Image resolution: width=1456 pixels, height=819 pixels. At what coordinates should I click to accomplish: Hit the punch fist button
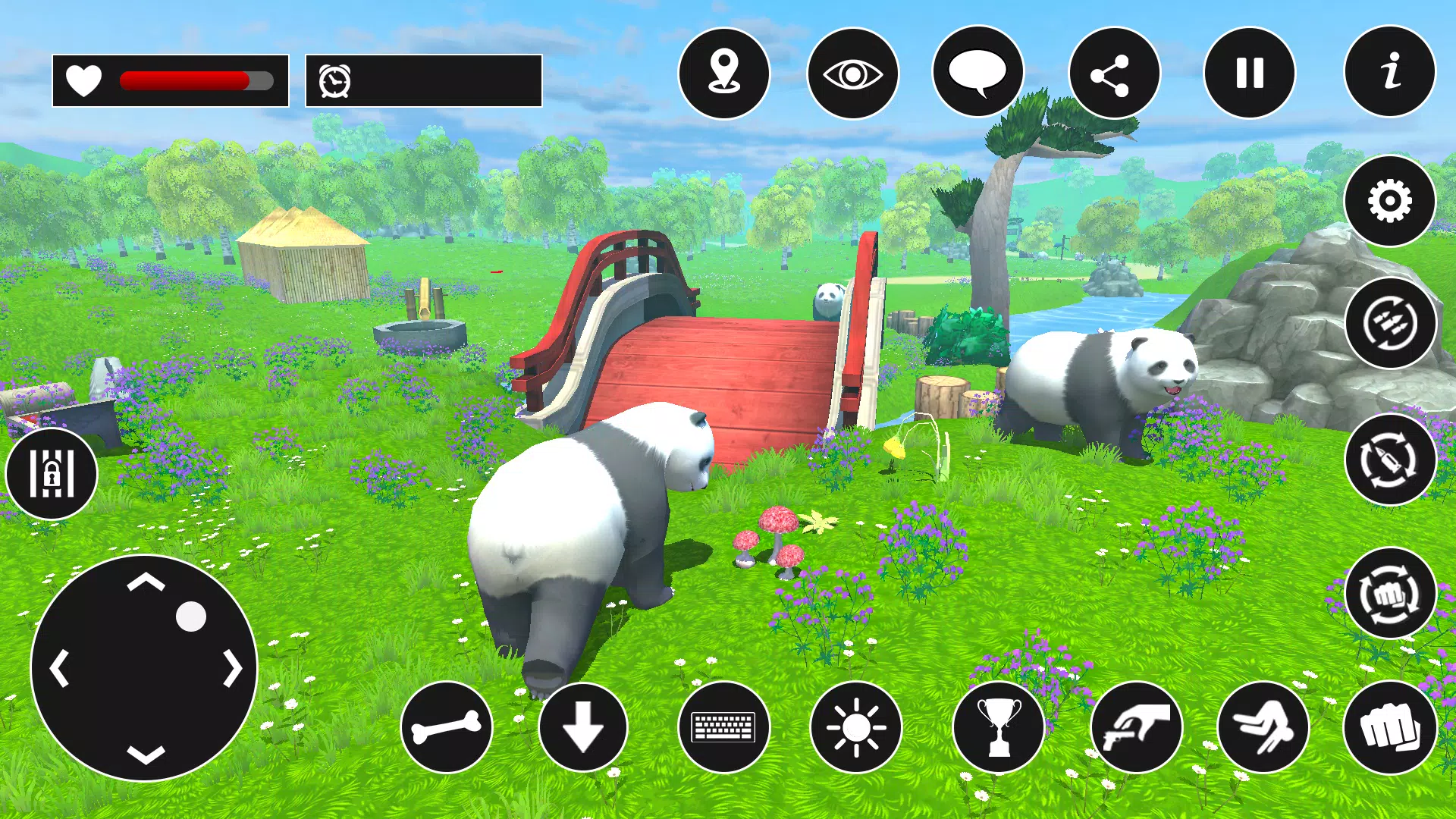tap(1389, 727)
